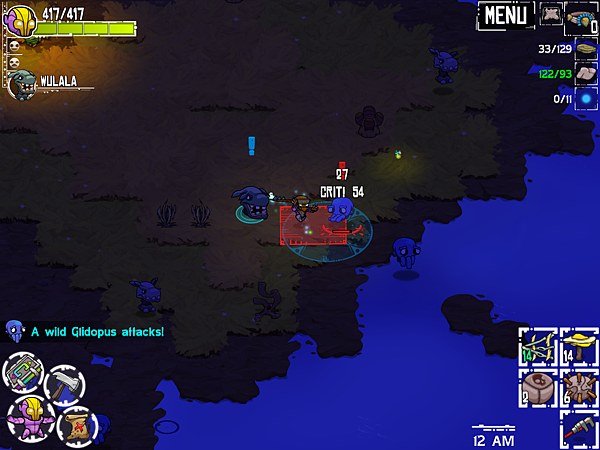Click the tracked recipe item with 0 count

[x=582, y=17]
